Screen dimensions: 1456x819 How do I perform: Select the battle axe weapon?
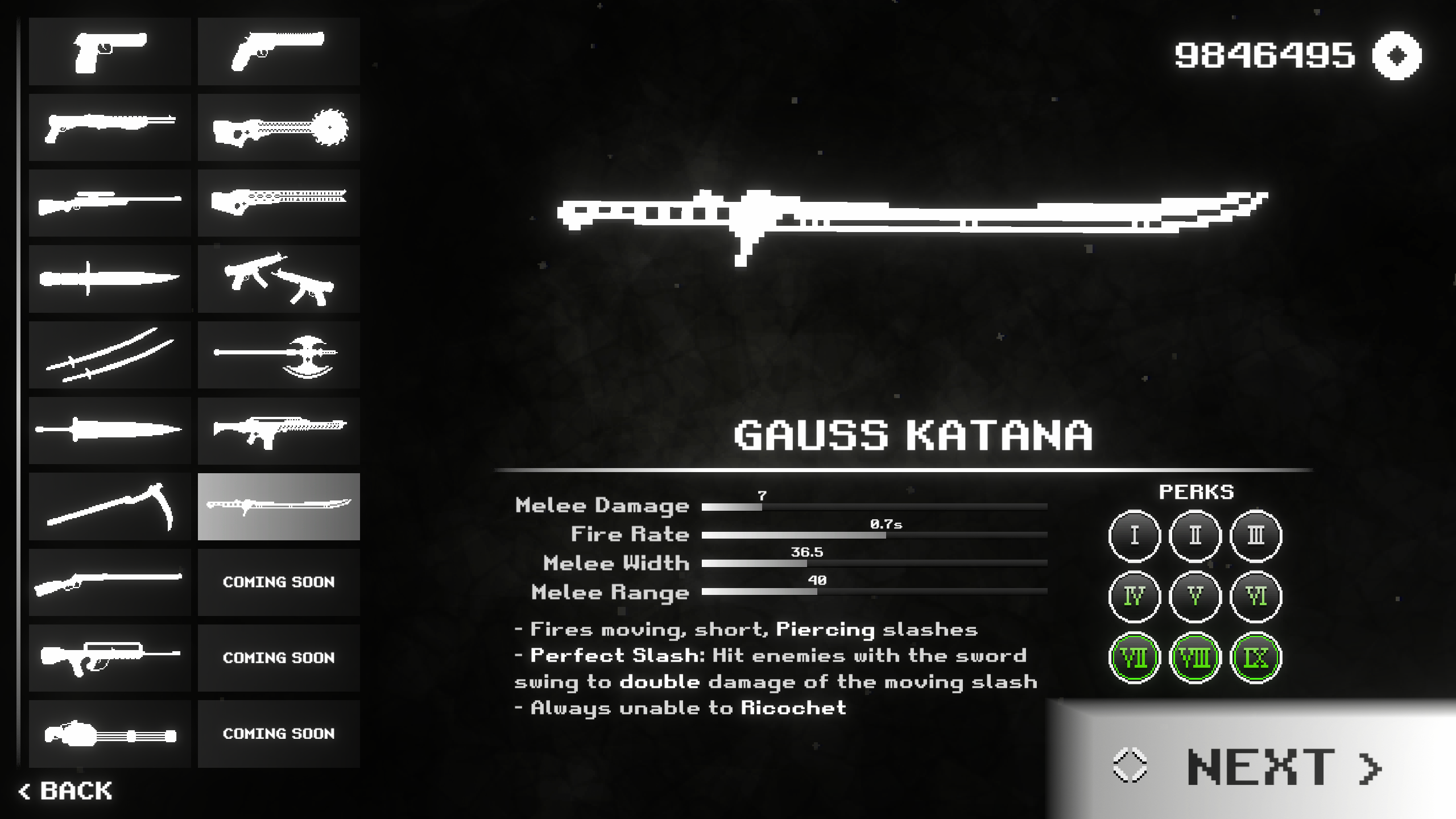point(278,354)
